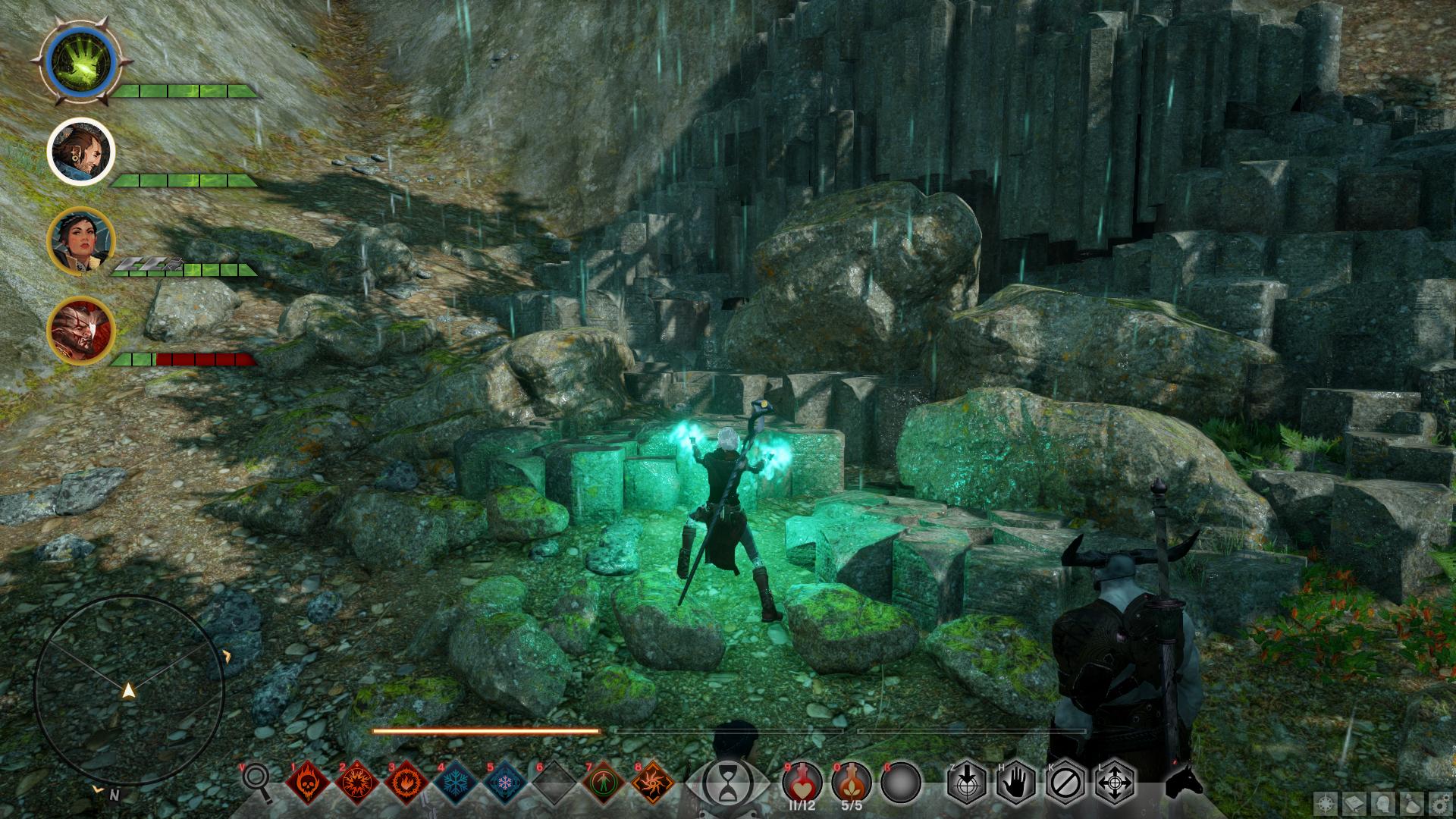Choose the dark-haired woman party portrait
The height and width of the screenshot is (819, 1456).
tap(80, 241)
